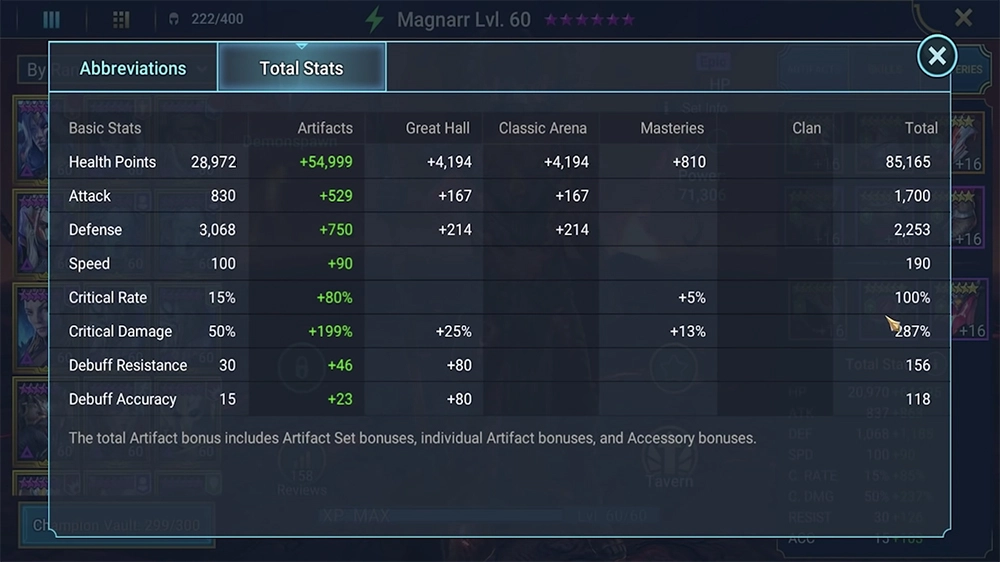
Task: Close the stats popup window
Action: pos(937,57)
